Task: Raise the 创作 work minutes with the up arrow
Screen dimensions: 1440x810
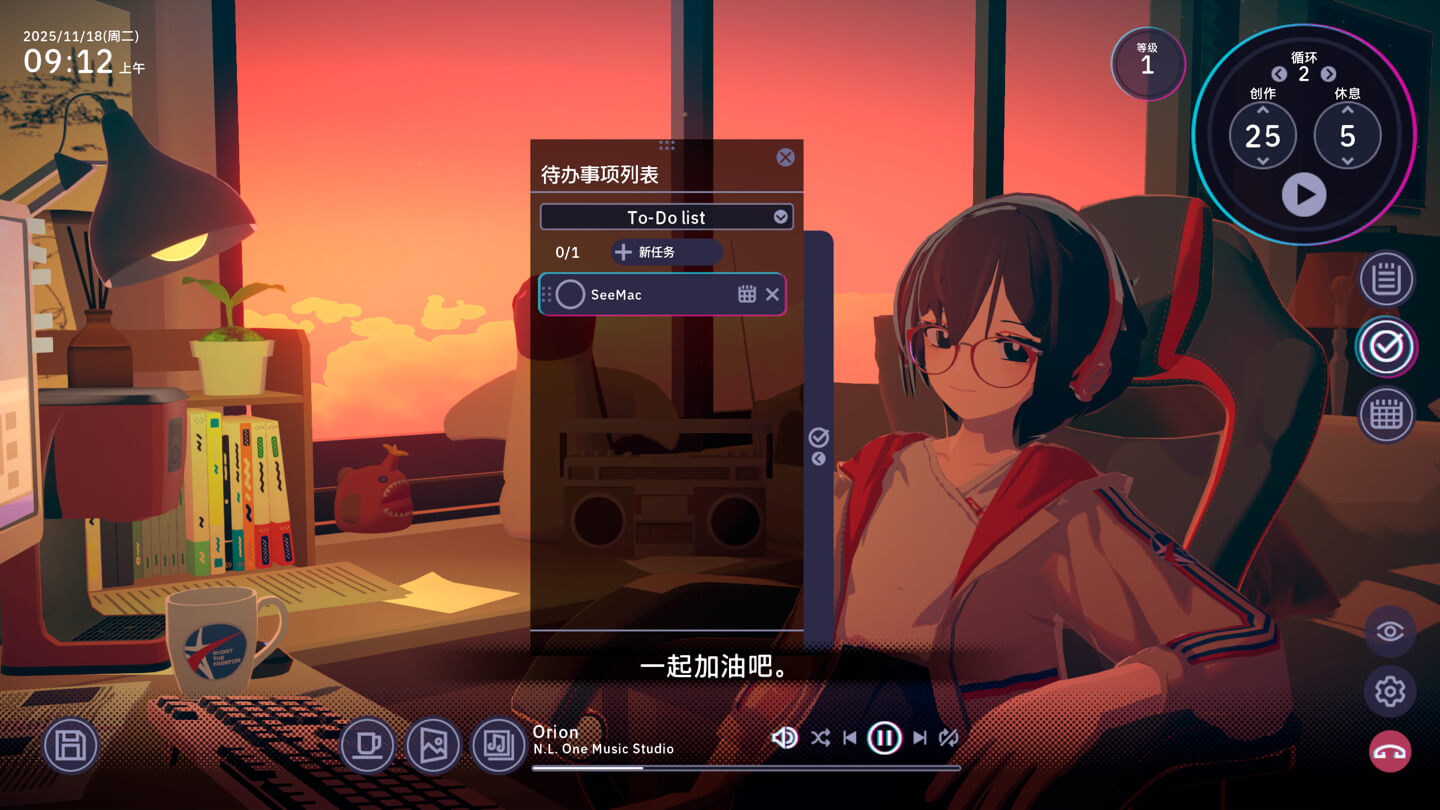Action: 1262,110
